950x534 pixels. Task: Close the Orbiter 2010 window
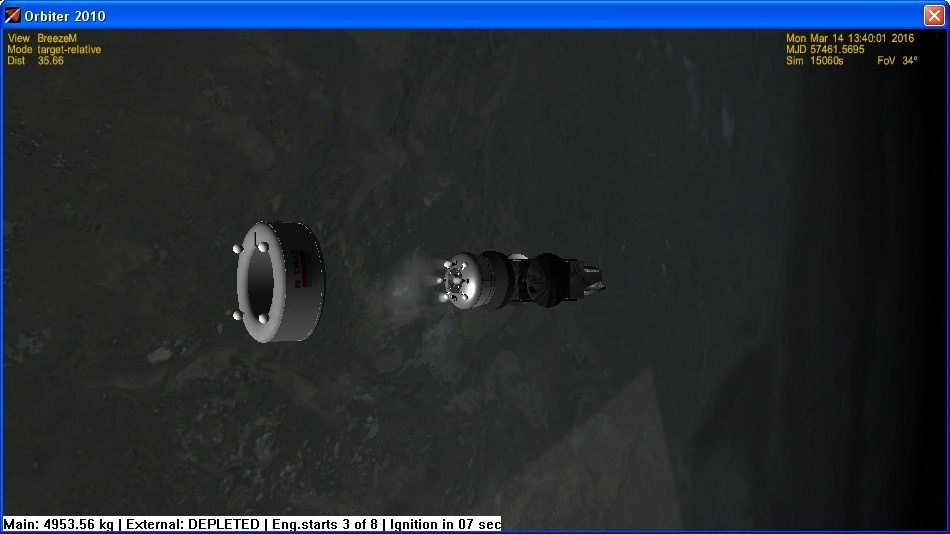tap(934, 15)
